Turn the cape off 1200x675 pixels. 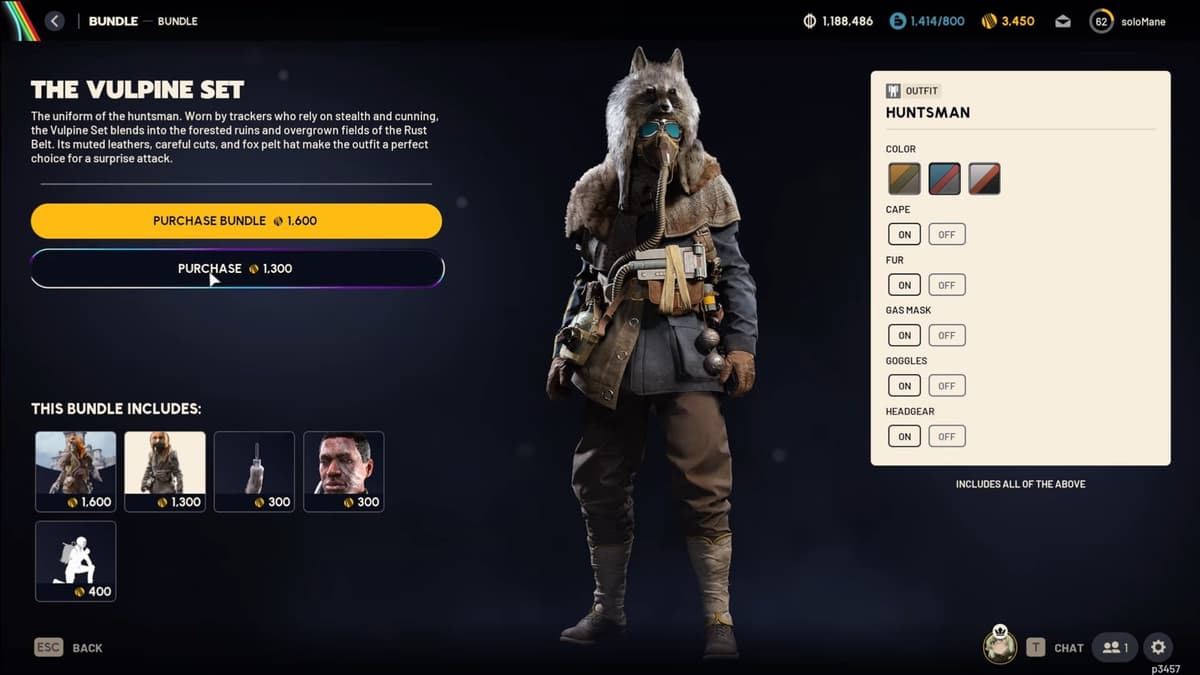(946, 235)
